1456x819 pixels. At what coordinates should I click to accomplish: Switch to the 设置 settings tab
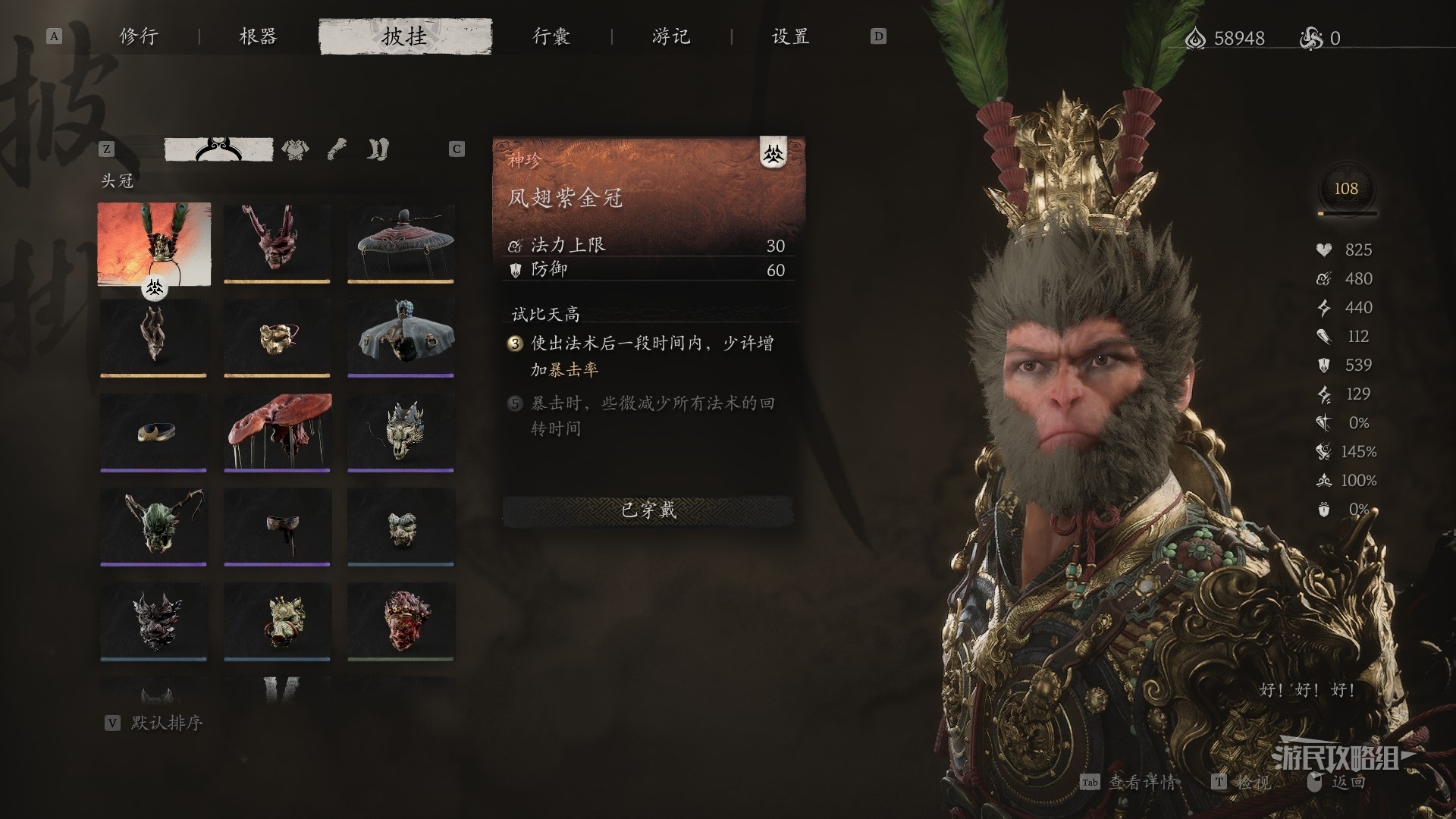790,36
